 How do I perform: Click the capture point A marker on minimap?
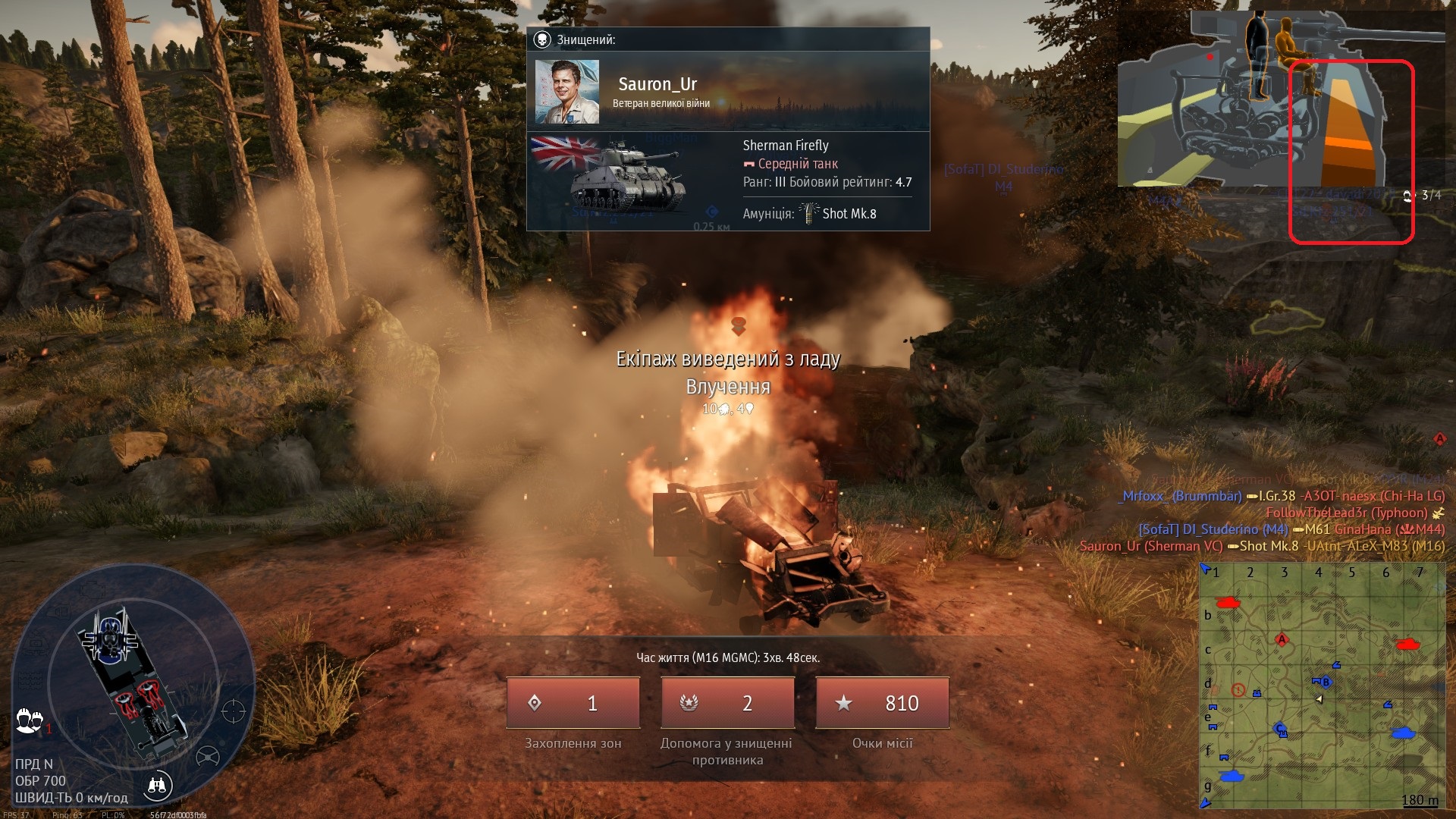click(1282, 639)
